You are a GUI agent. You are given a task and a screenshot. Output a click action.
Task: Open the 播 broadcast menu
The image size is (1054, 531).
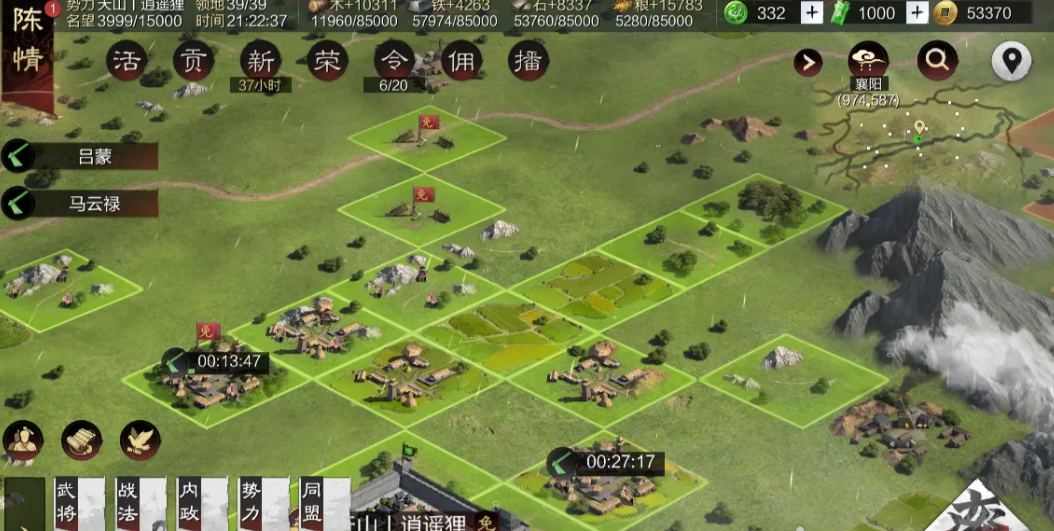(528, 62)
